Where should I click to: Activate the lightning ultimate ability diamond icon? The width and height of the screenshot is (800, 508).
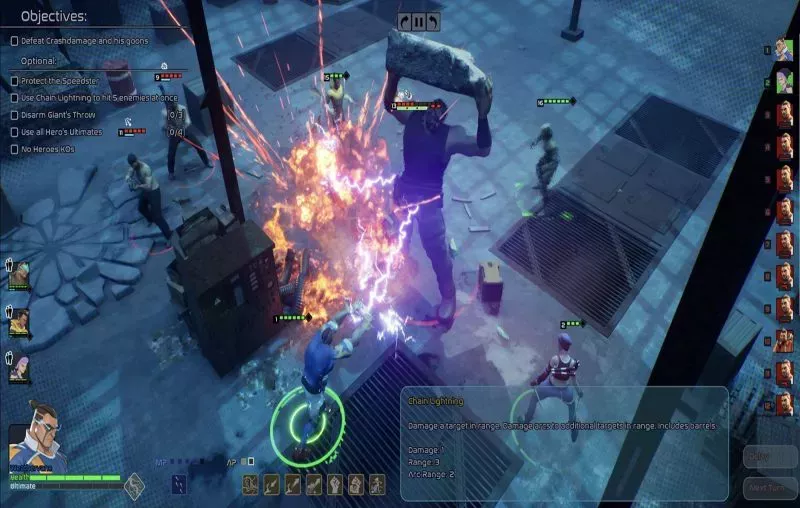[x=134, y=486]
